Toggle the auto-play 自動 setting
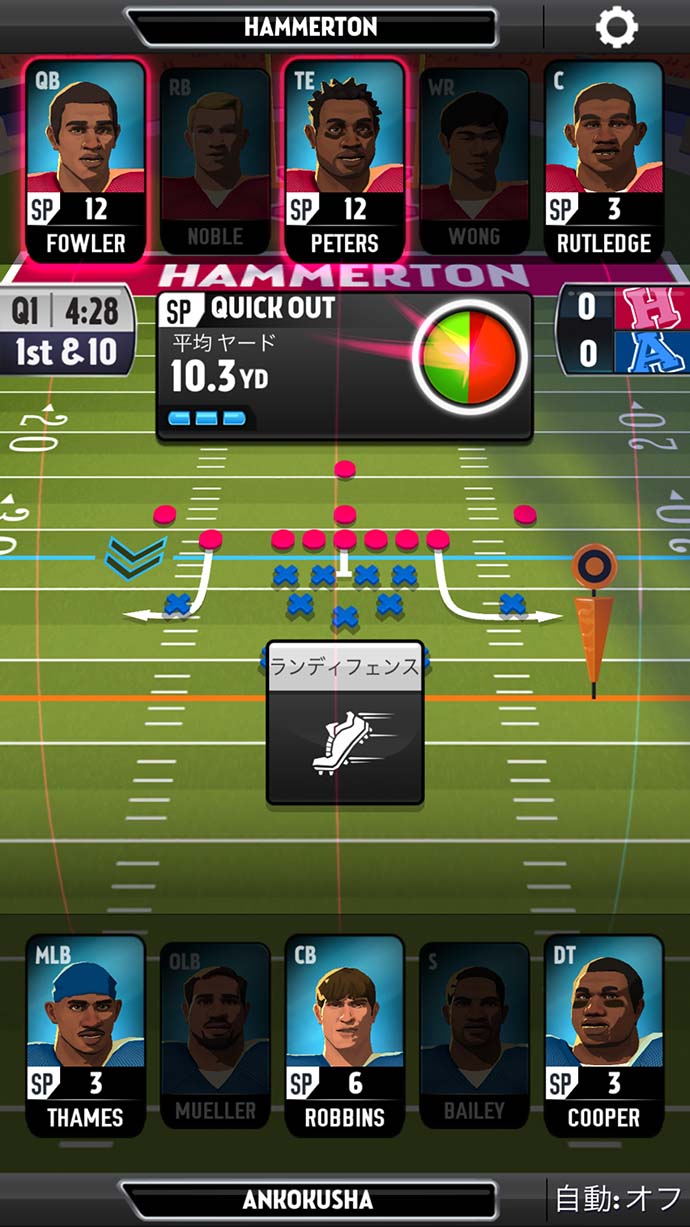690x1227 pixels. pos(620,1199)
